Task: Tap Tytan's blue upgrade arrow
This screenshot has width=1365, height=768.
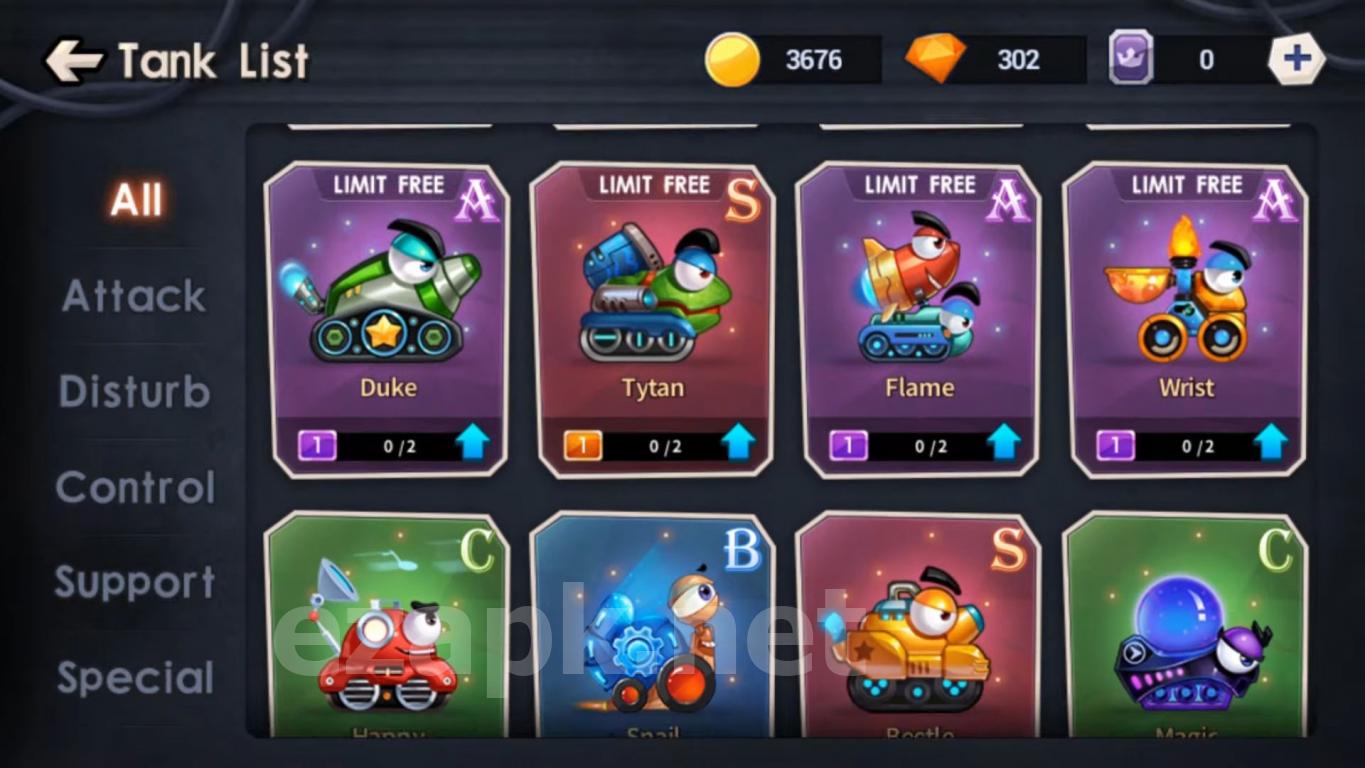Action: pyautogui.click(x=739, y=442)
